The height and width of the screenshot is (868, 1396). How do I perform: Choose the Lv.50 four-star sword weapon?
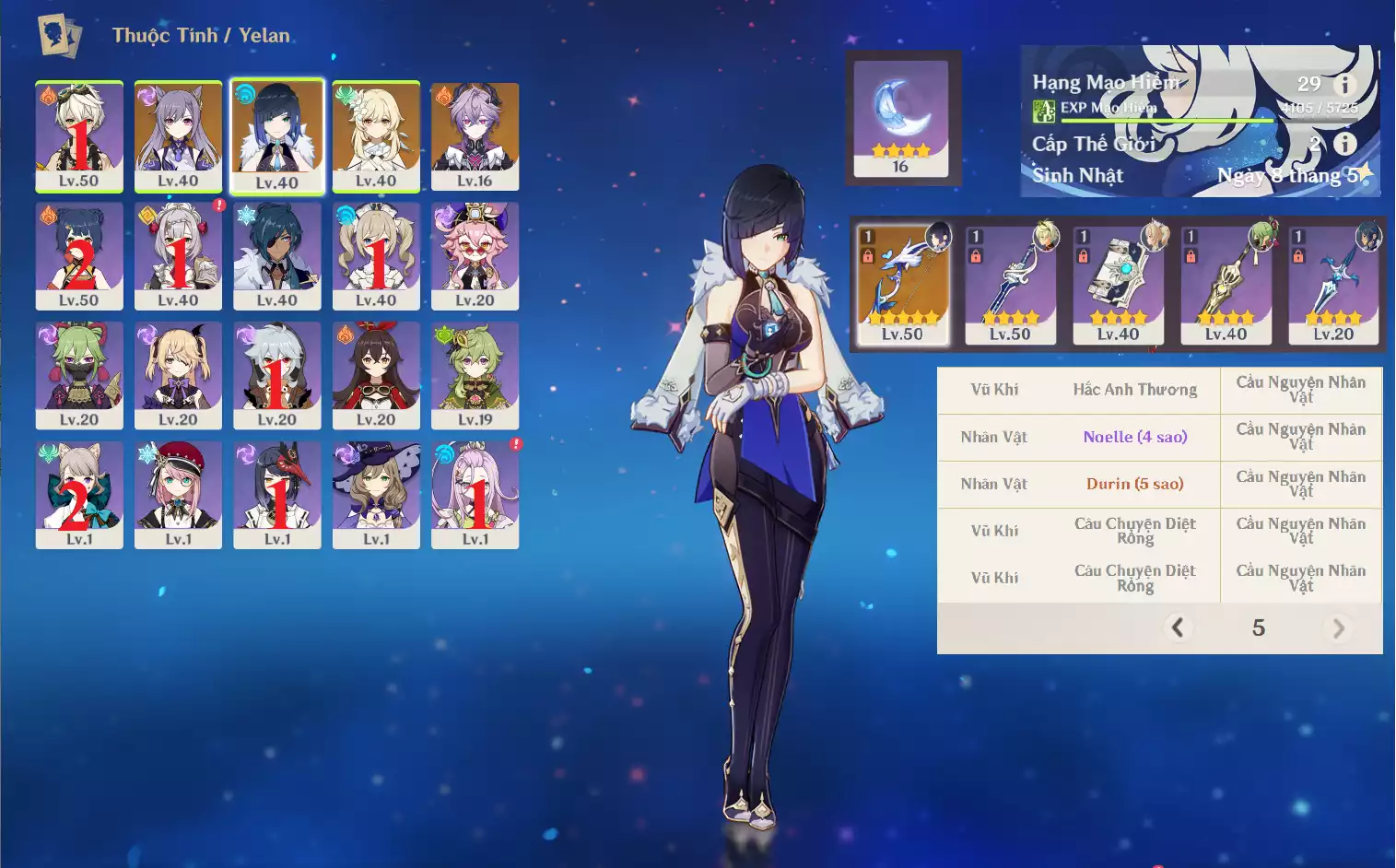click(1010, 286)
